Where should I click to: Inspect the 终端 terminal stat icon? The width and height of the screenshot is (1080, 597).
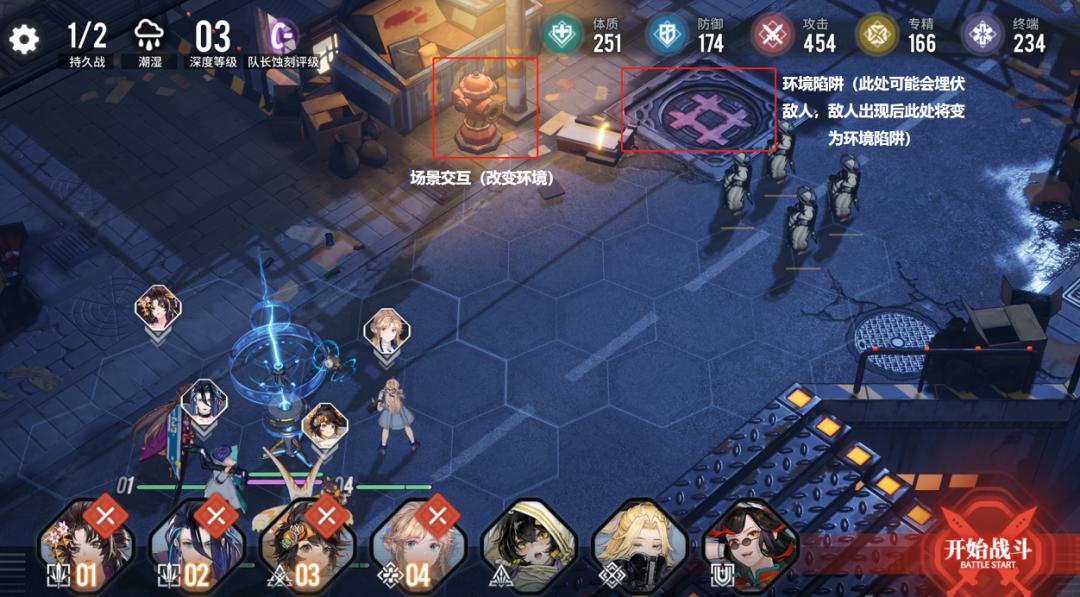(982, 35)
